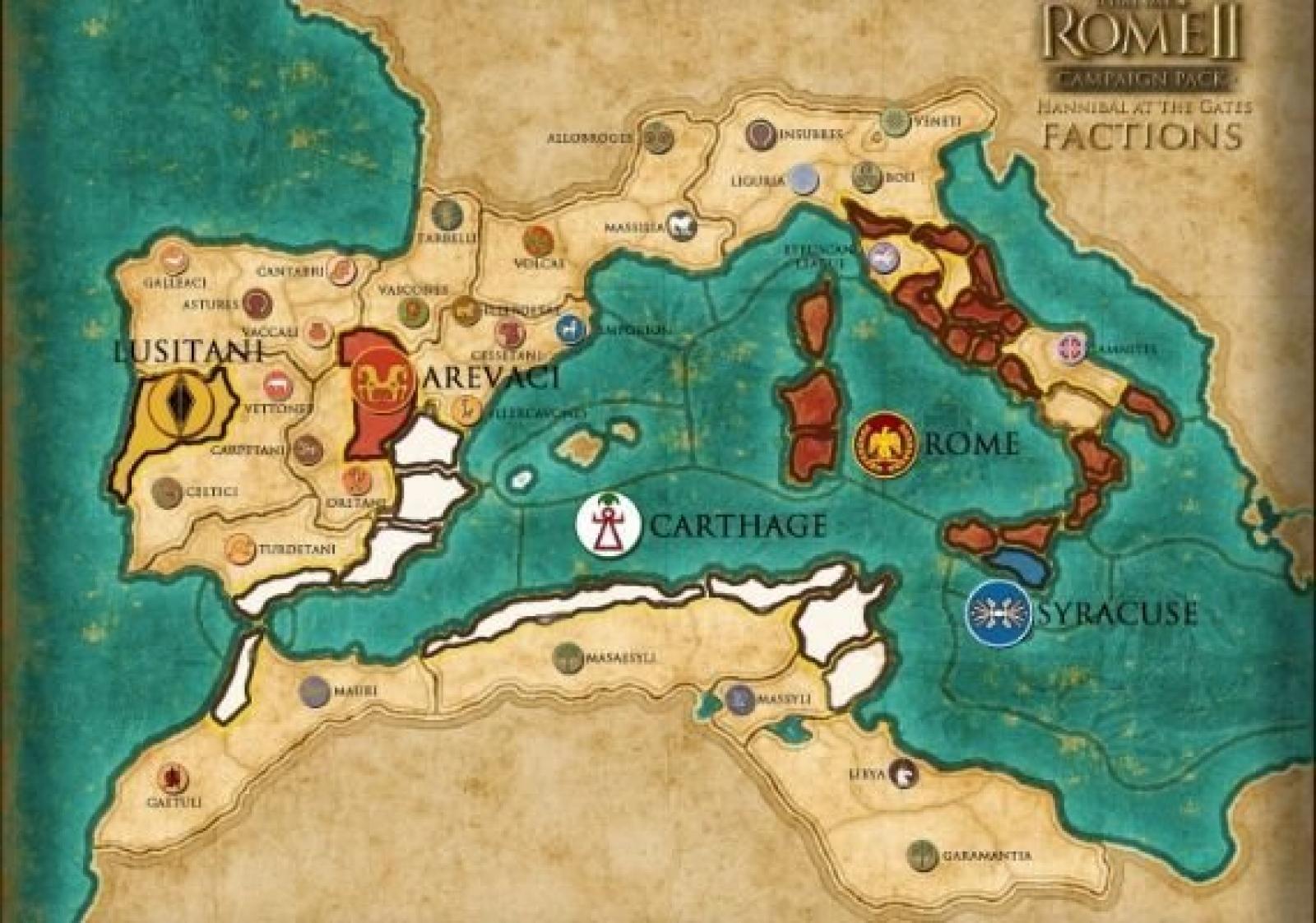The height and width of the screenshot is (923, 1316).
Task: Choose the Massyli faction marker
Action: click(740, 698)
